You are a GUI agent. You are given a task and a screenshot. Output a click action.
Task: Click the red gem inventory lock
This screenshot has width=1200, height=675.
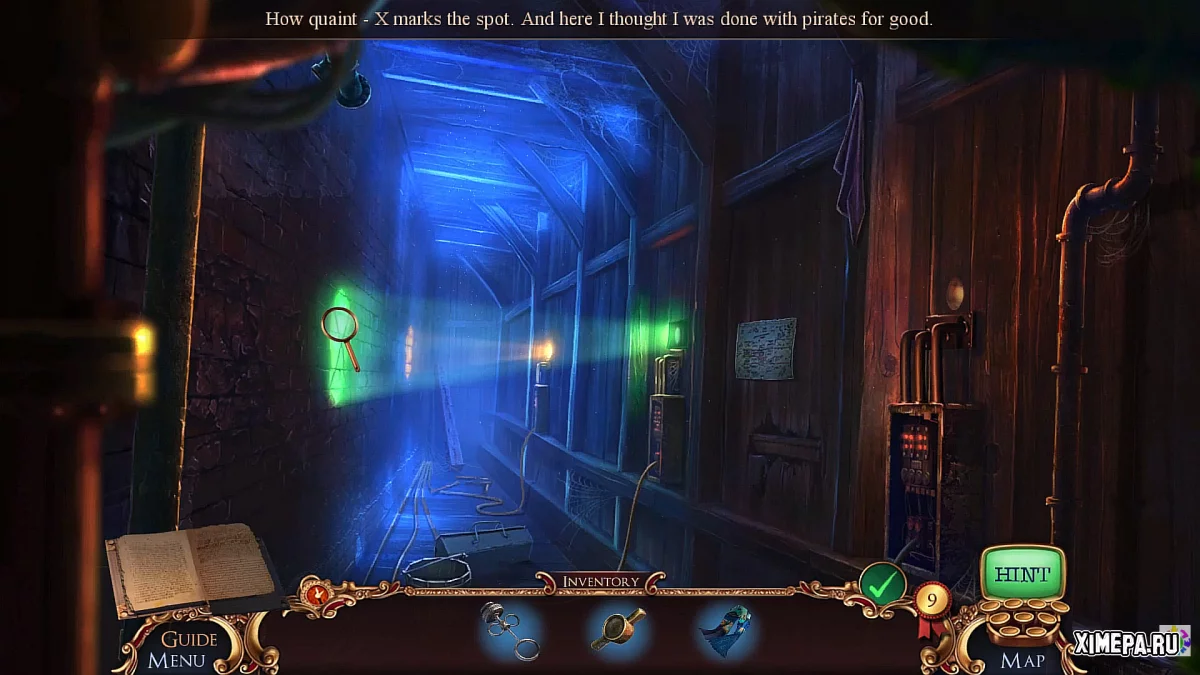(318, 594)
